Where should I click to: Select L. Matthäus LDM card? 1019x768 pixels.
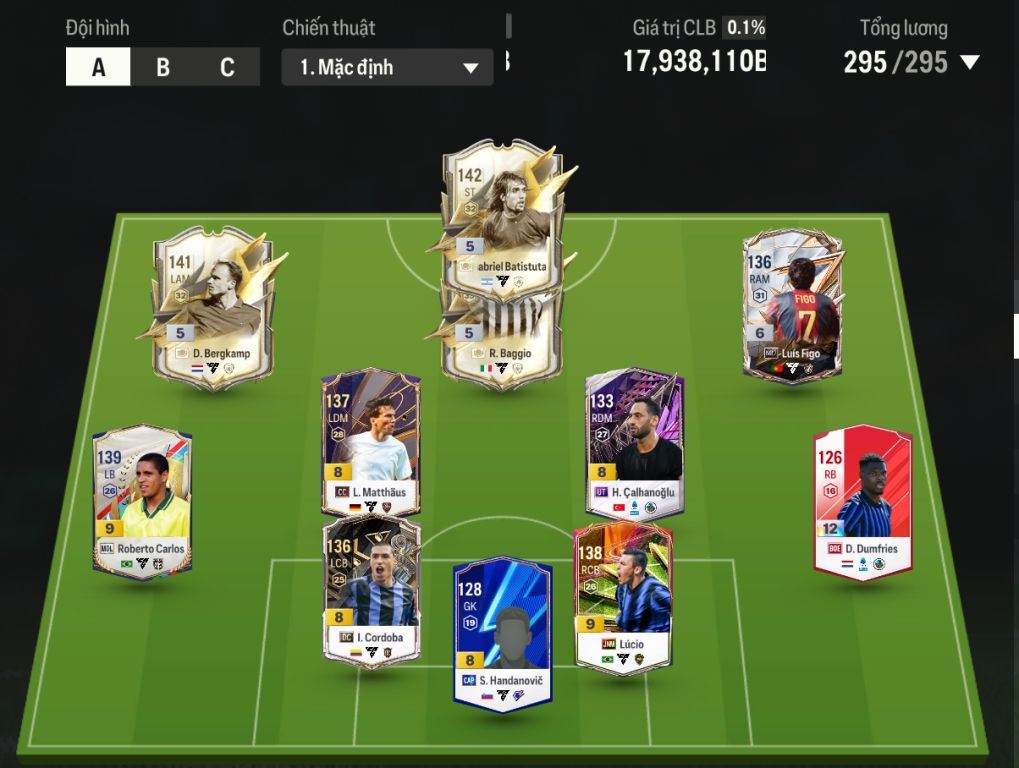tap(371, 442)
